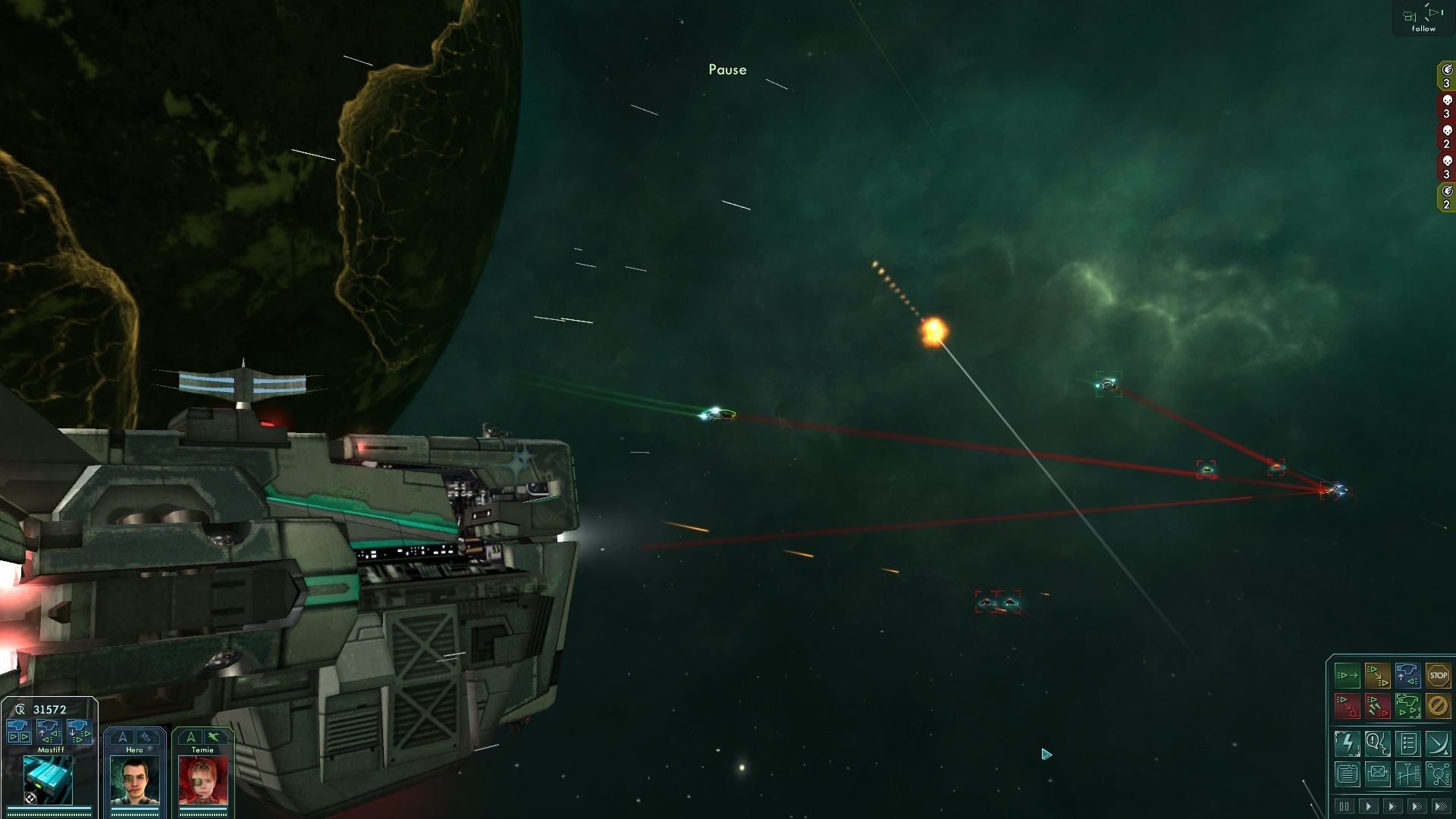Cancel orders with the prohibition sign icon
This screenshot has width=1456, height=819.
[x=1439, y=706]
